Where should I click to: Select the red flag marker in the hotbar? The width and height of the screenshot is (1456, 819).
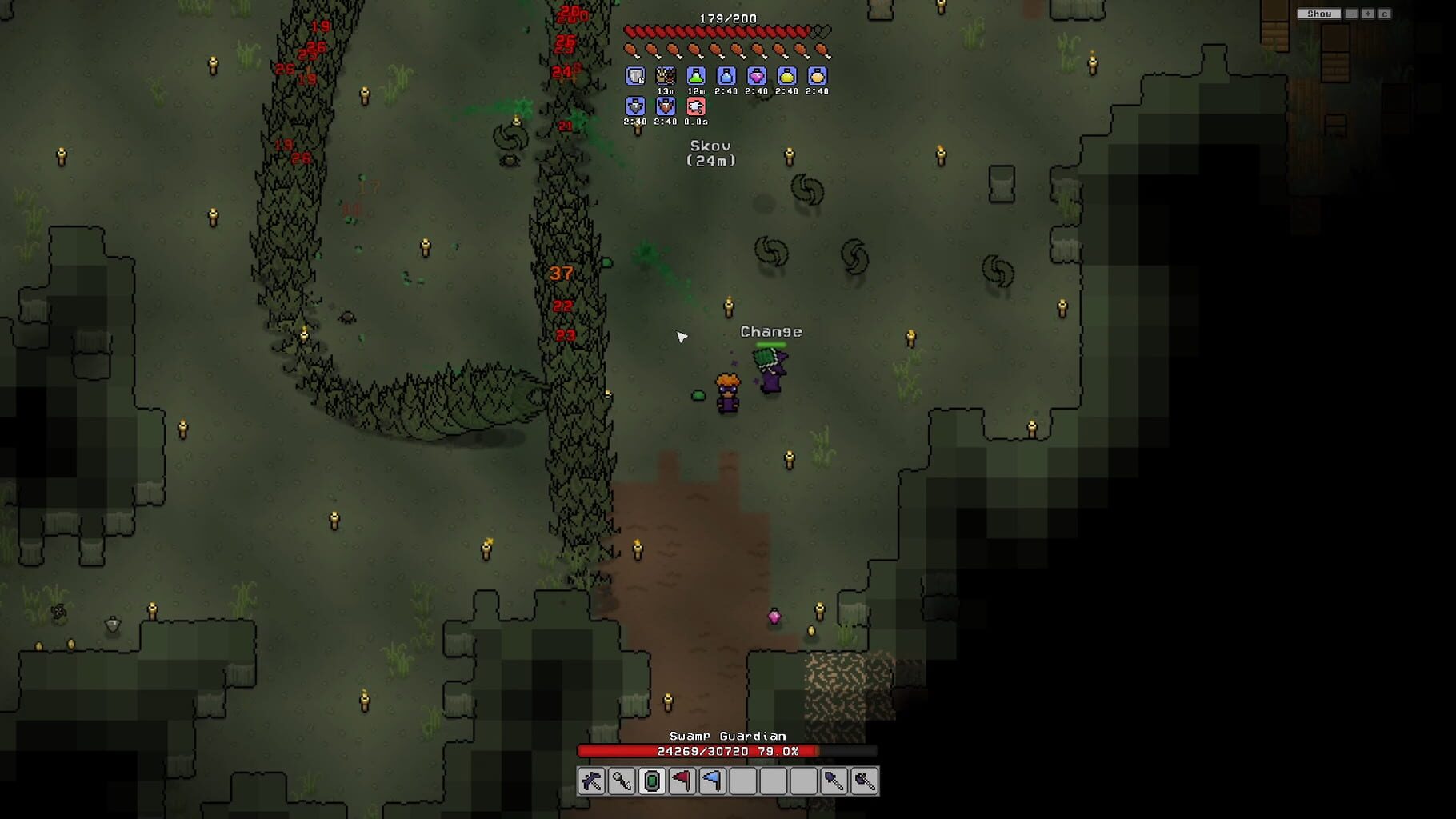point(682,783)
